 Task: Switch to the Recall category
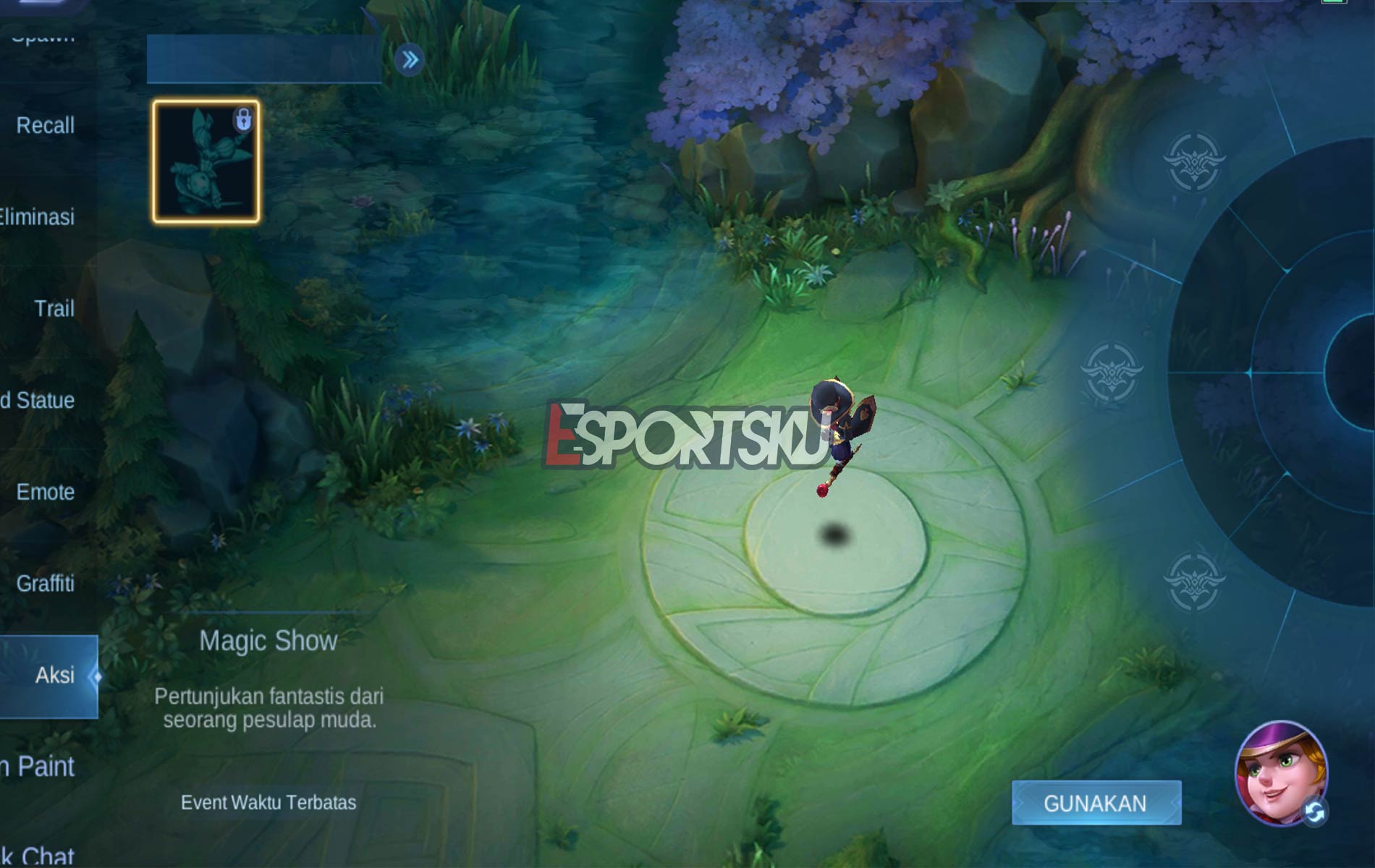pos(45,124)
